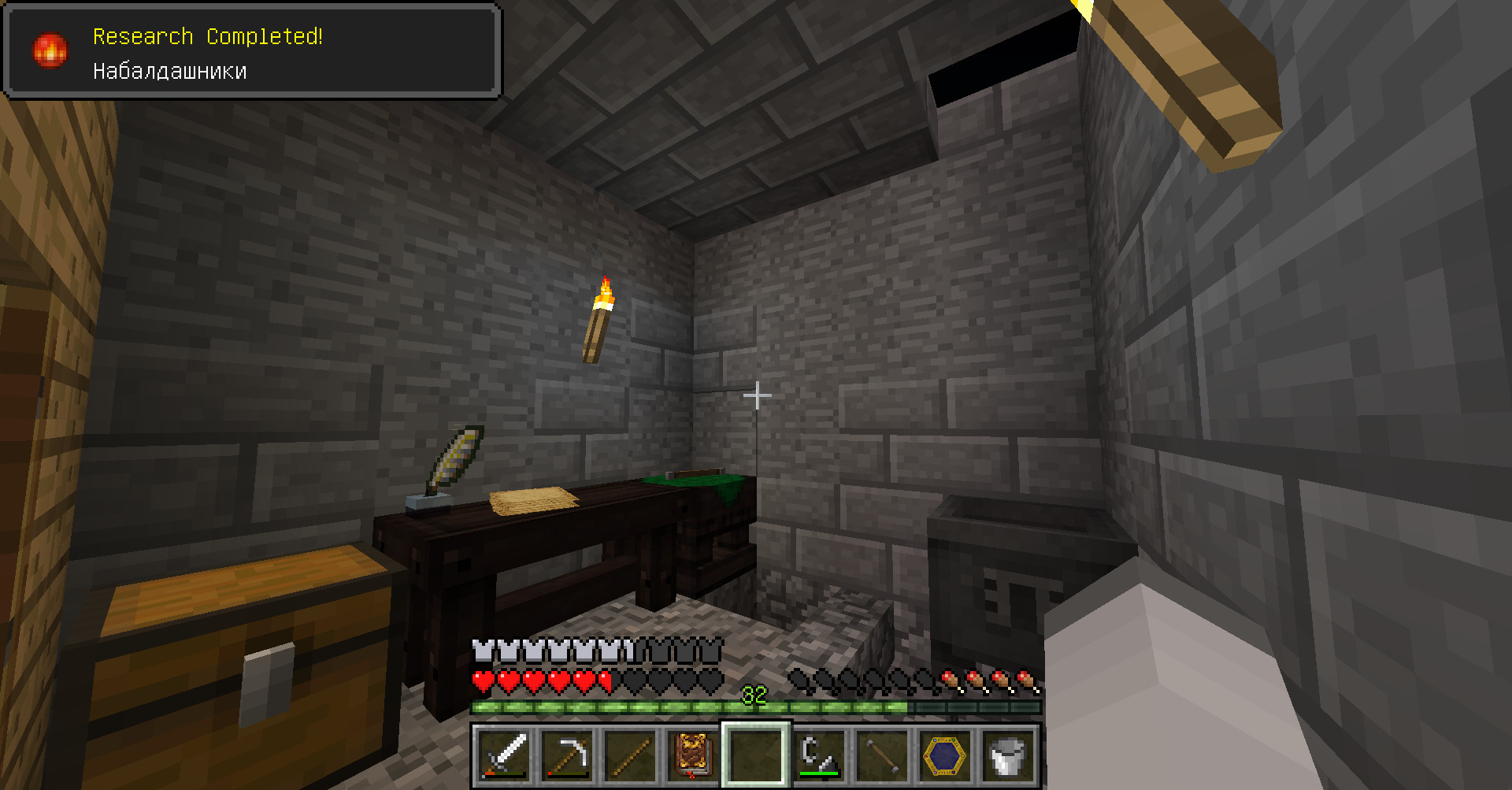Select the iron sword hotbar slot
Screen dimensions: 1512x790
coord(503,755)
